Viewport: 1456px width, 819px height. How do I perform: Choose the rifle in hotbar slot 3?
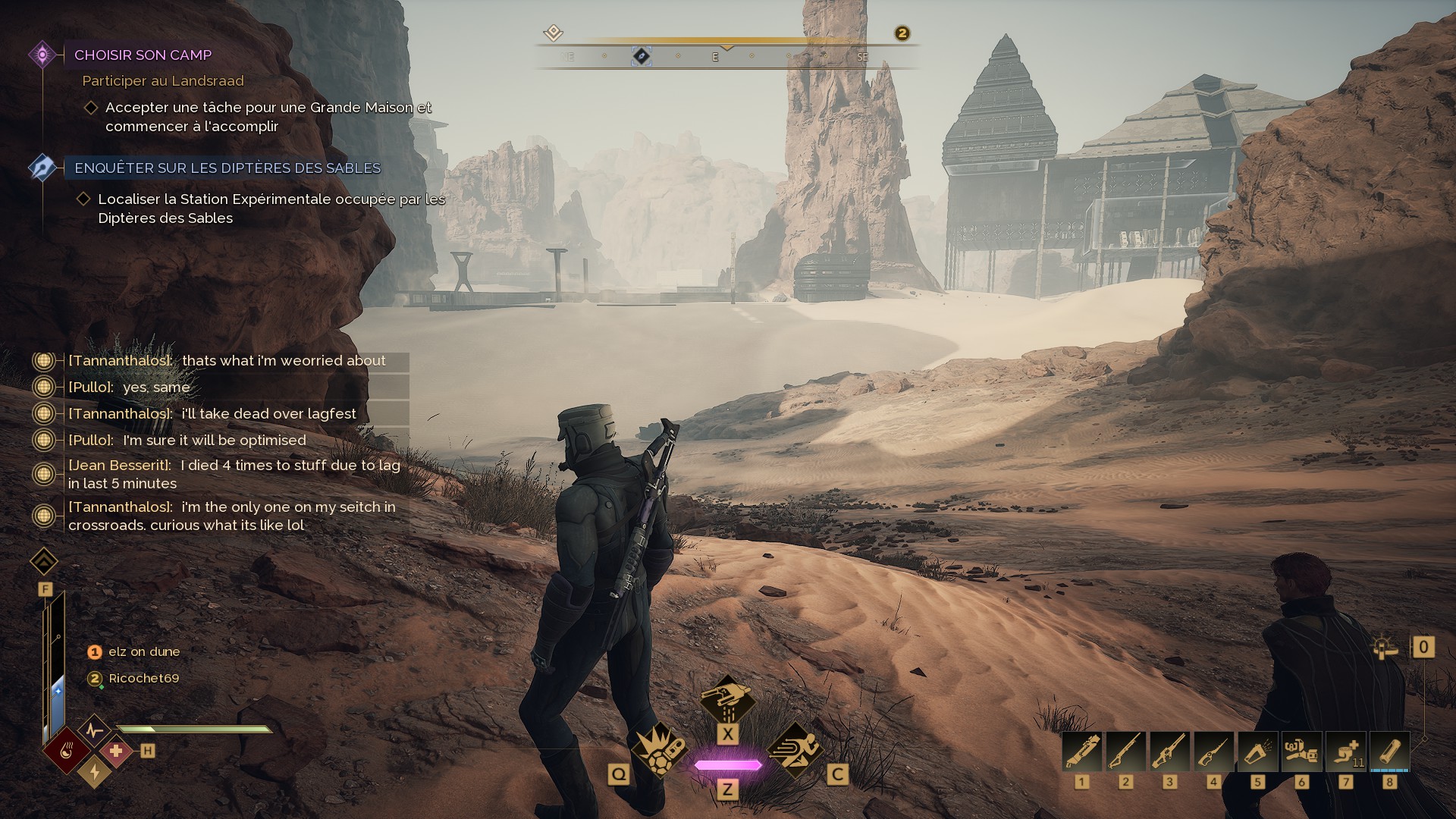click(x=1169, y=751)
